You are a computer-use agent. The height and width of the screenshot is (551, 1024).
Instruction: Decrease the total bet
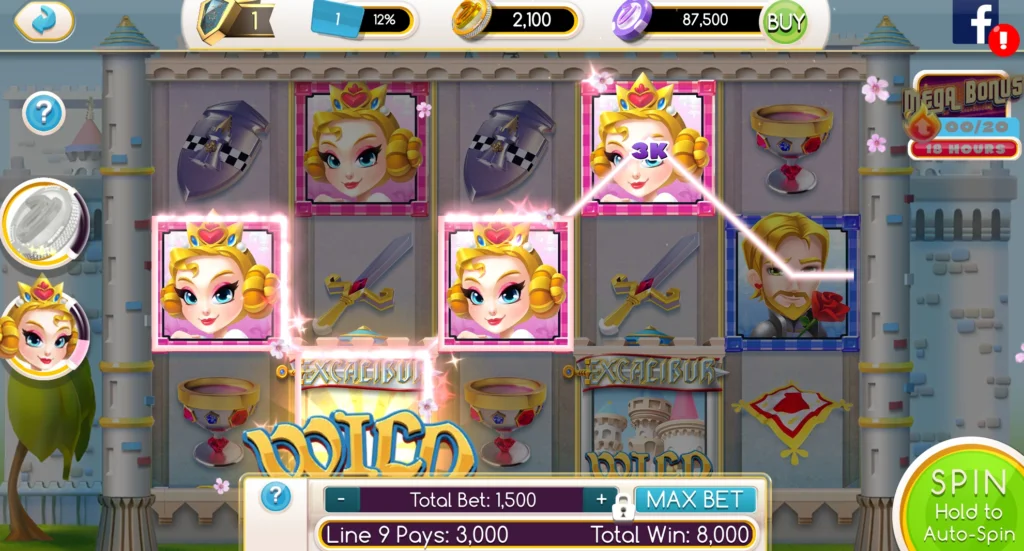pyautogui.click(x=342, y=499)
